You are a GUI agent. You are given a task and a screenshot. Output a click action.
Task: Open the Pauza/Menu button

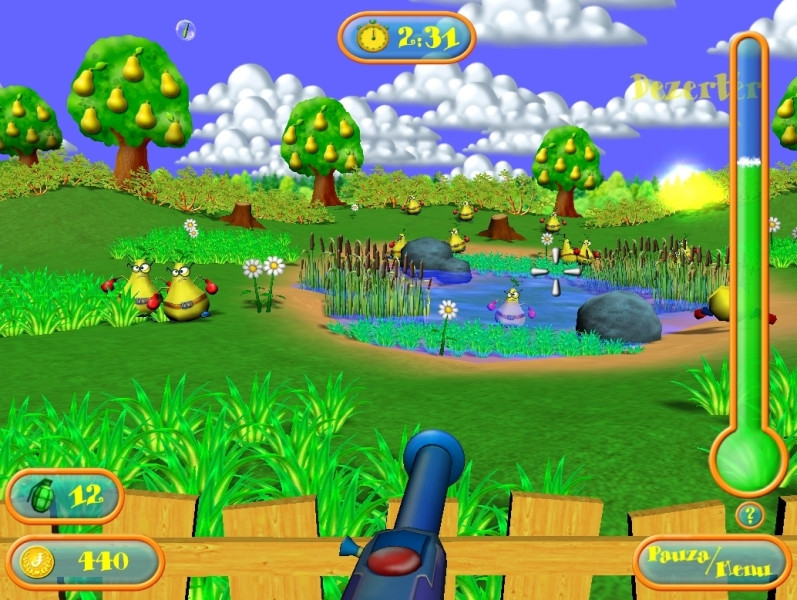tap(712, 562)
